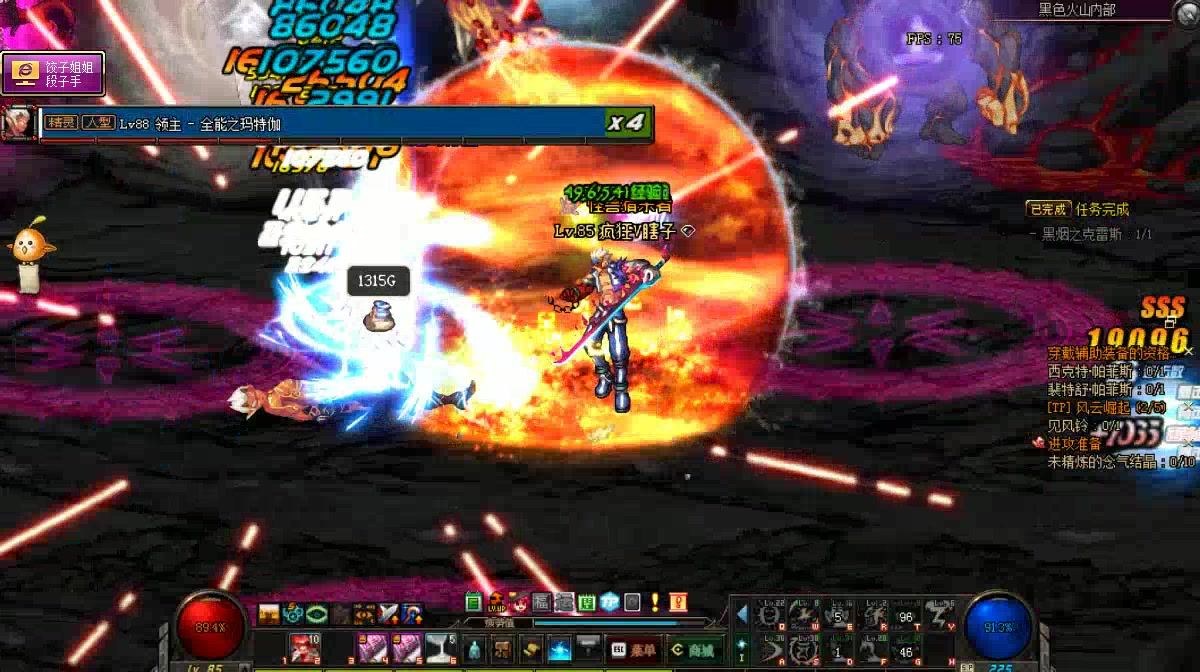The image size is (1200, 672).
Task: Activate the F hotkey skill
Action: click(x=873, y=650)
